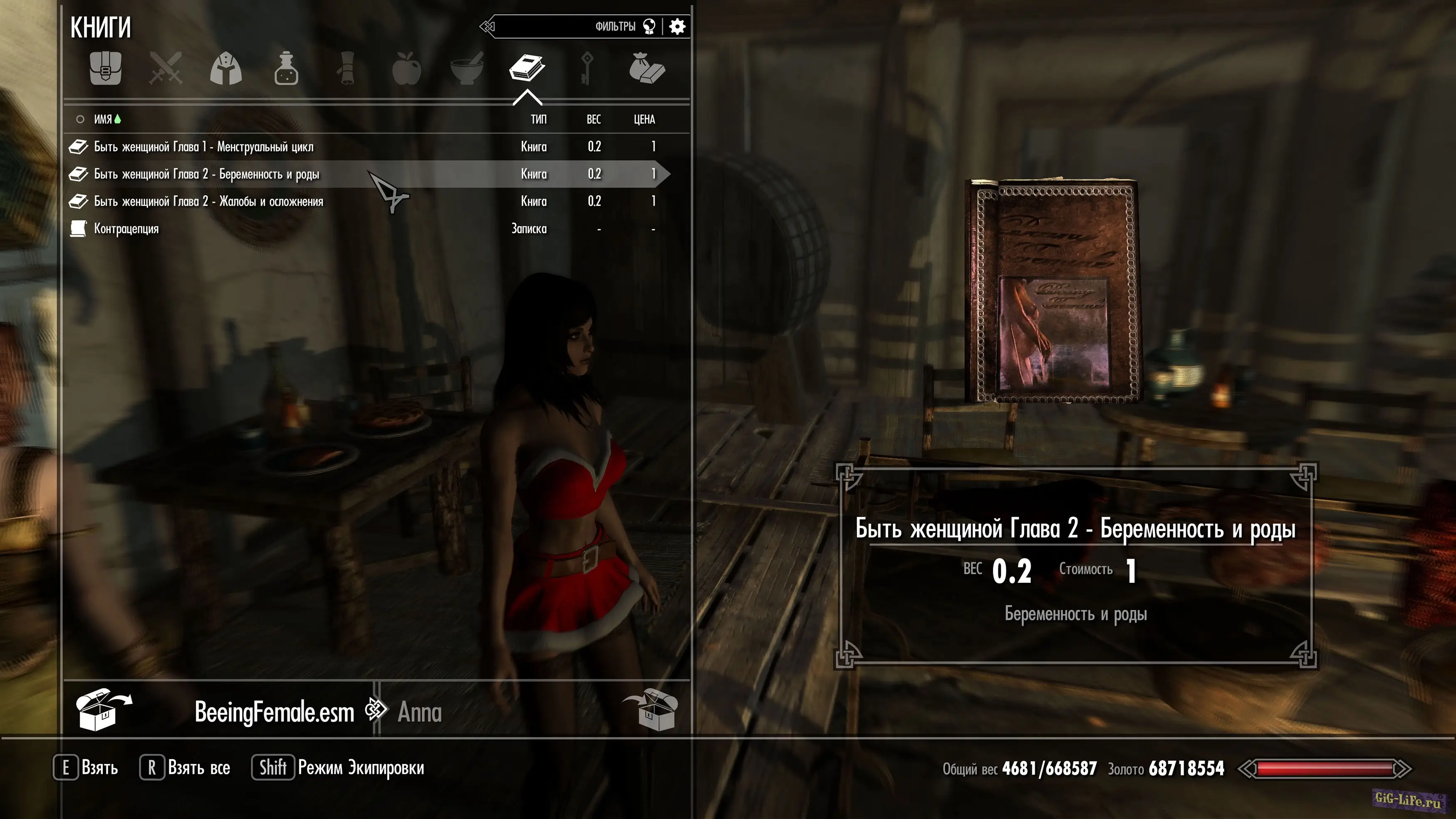1456x819 pixels.
Task: Select the books category tab
Action: pyautogui.click(x=527, y=69)
